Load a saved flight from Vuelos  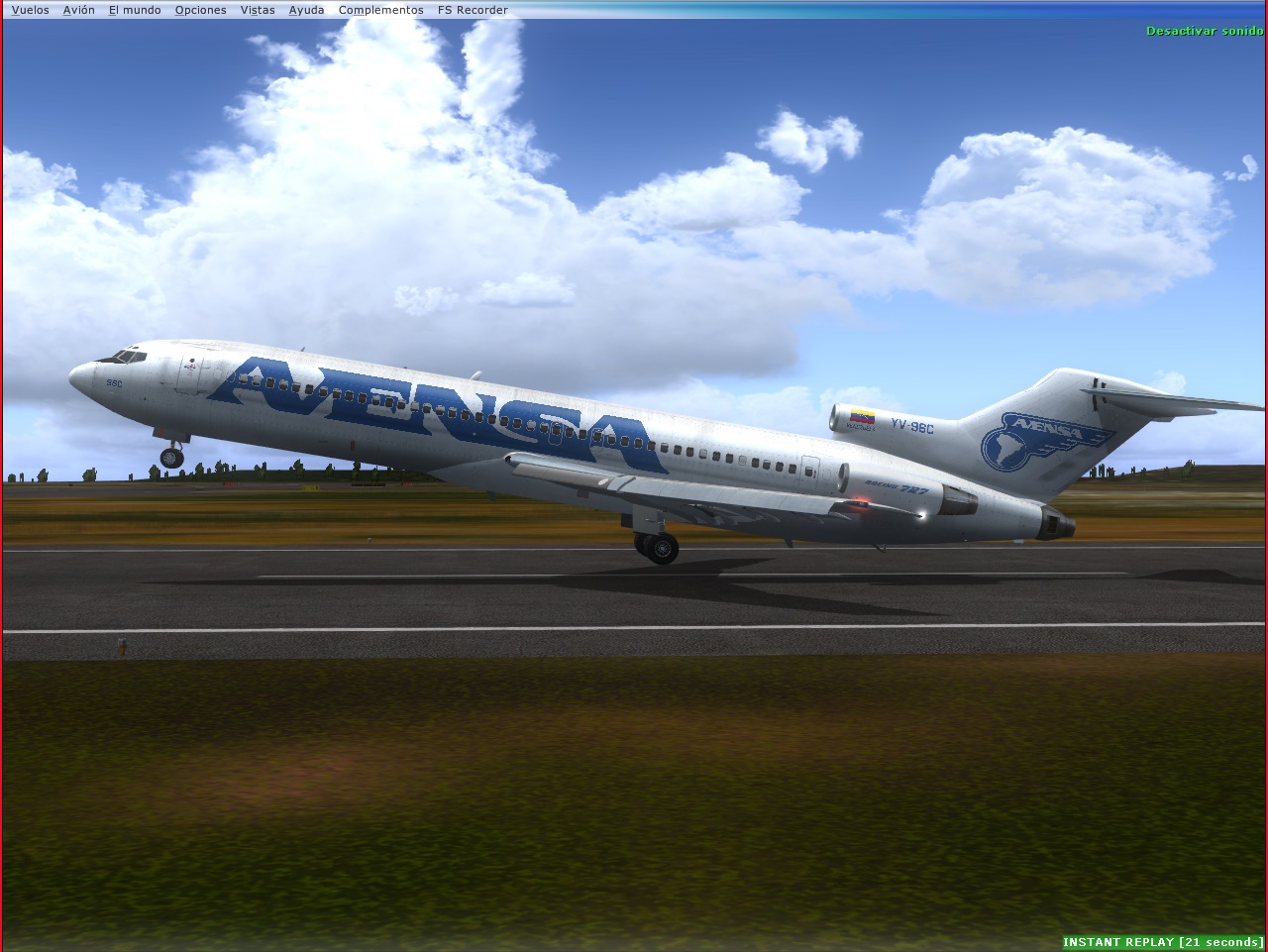(x=30, y=9)
